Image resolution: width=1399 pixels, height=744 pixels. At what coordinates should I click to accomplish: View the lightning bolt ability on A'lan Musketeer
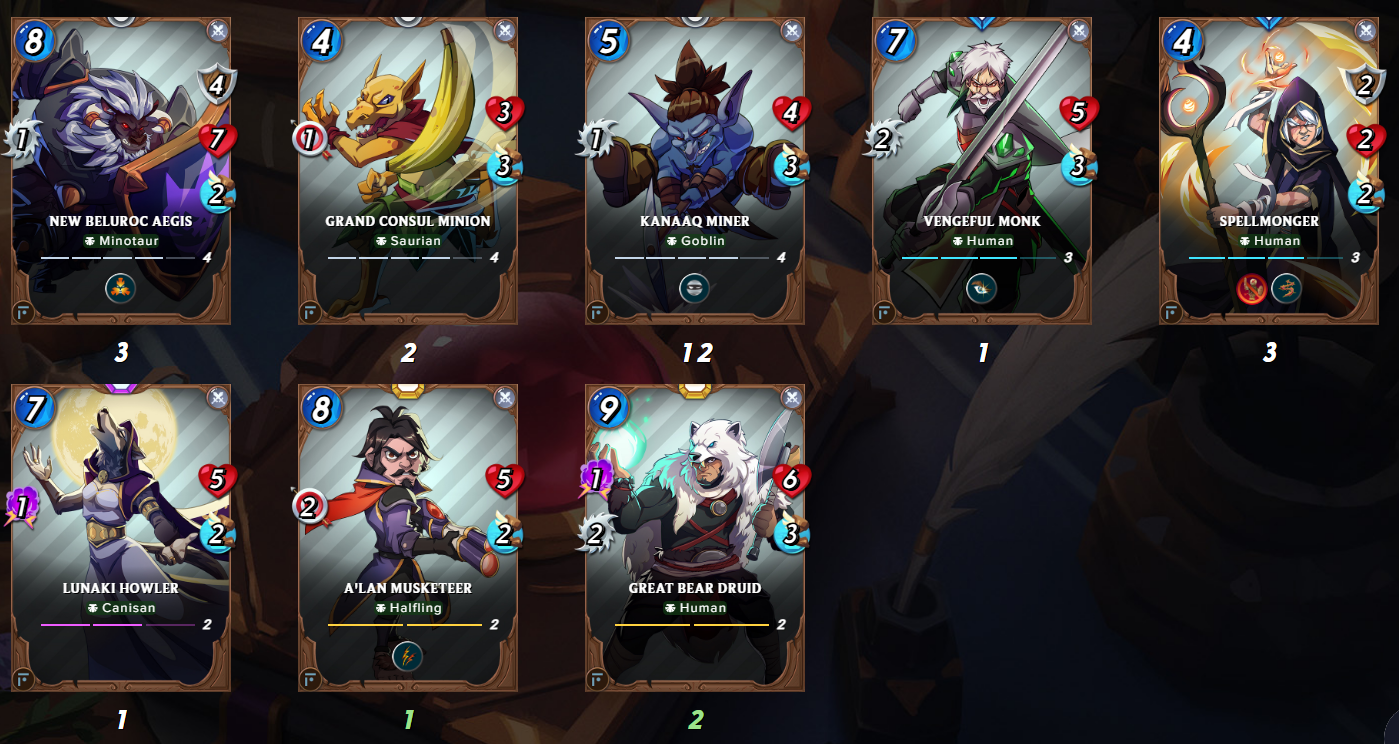click(408, 657)
